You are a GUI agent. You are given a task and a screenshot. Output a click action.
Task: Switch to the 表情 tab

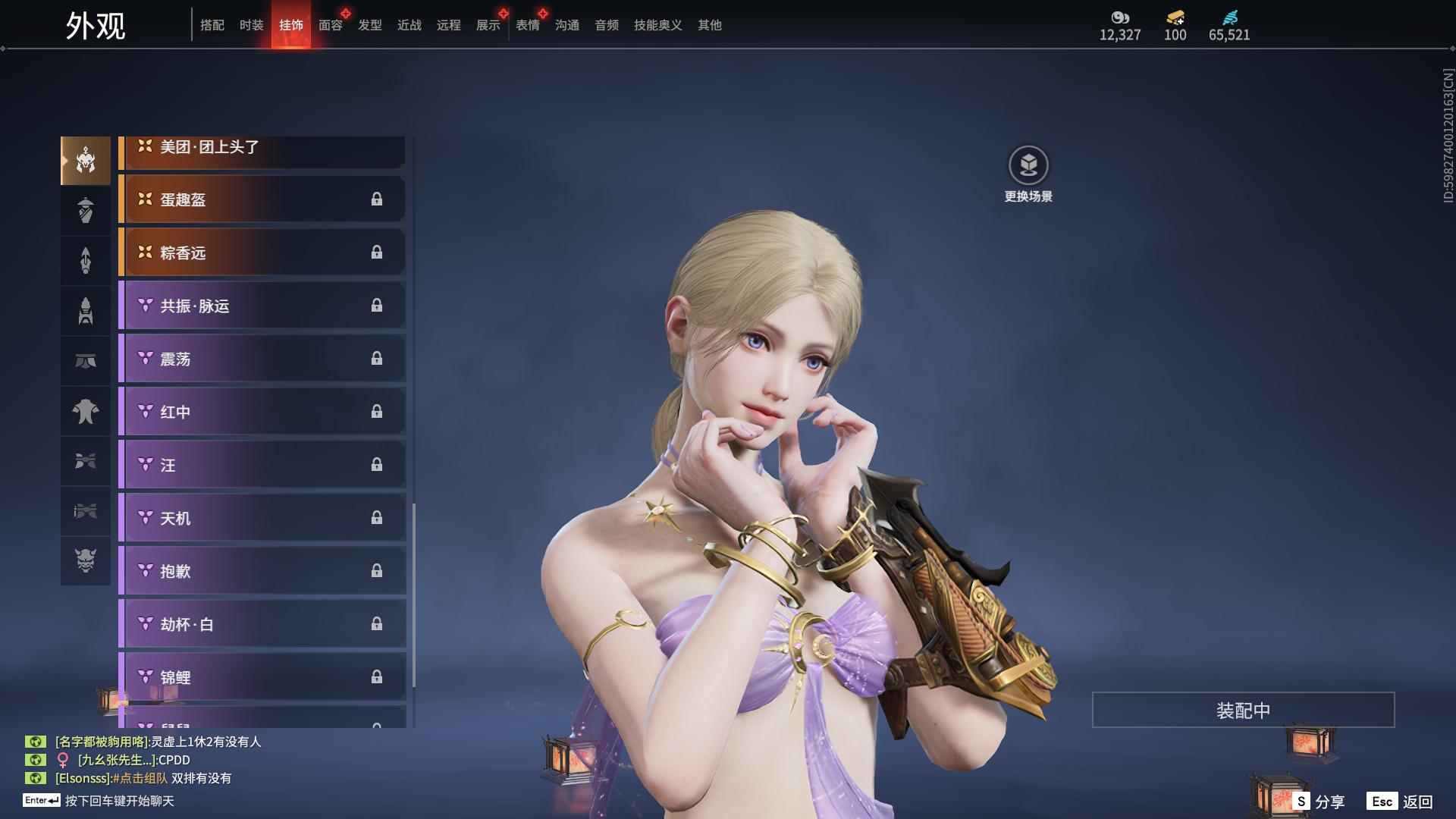(527, 25)
